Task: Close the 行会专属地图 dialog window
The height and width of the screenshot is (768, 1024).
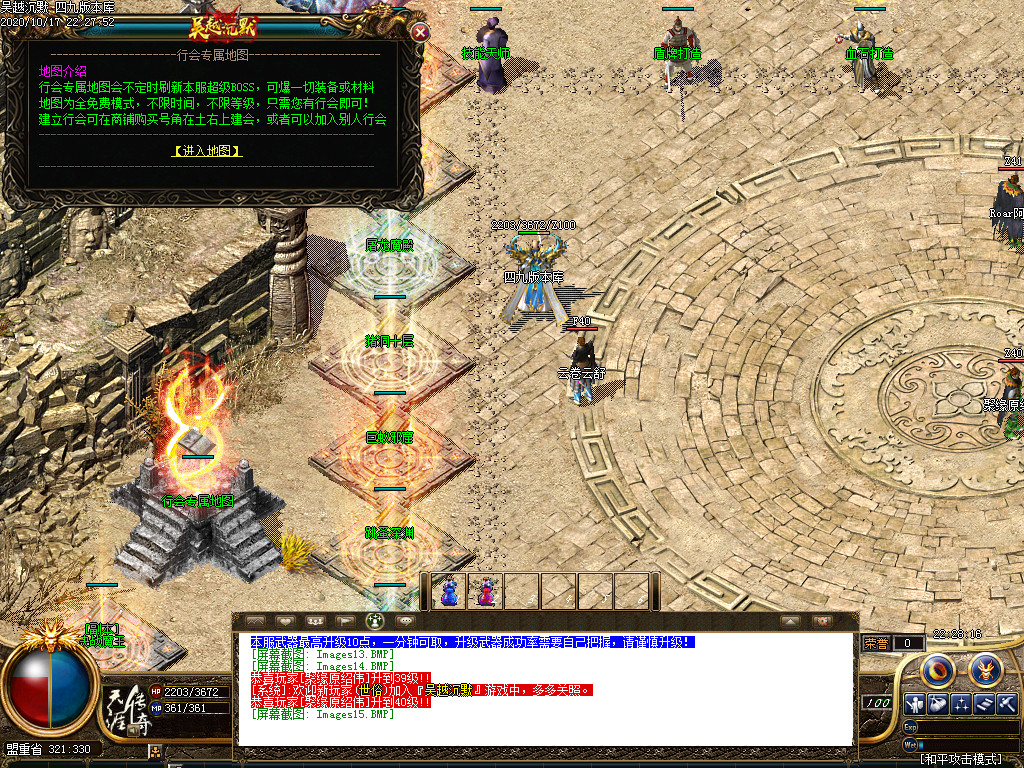Action: [421, 32]
